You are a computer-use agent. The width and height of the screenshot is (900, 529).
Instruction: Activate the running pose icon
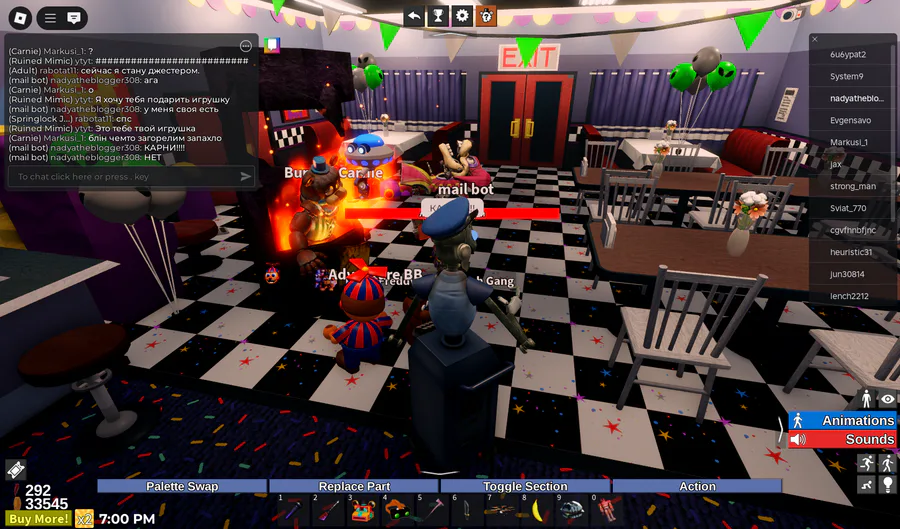pyautogui.click(x=866, y=463)
